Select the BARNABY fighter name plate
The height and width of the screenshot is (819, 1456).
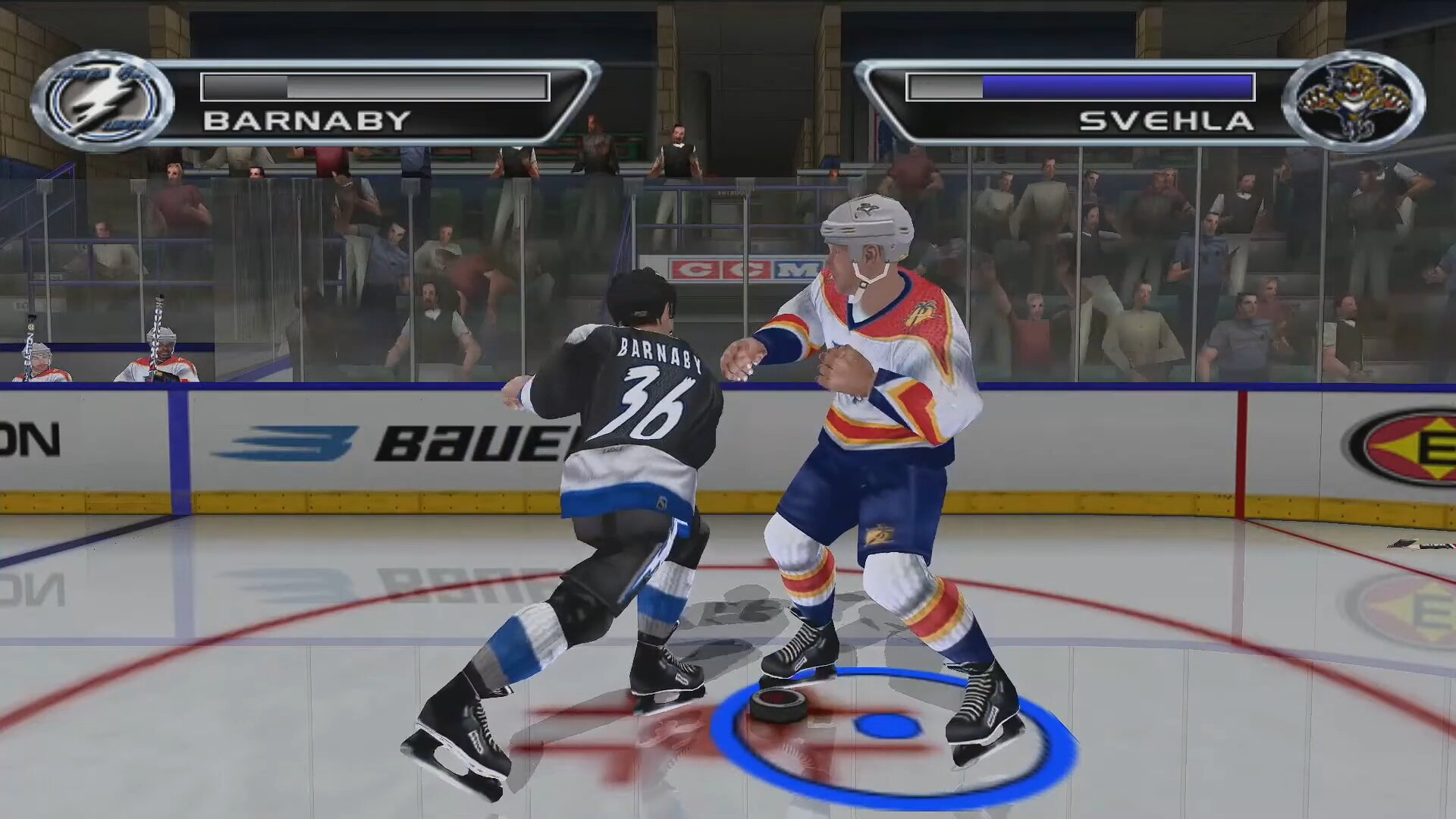click(307, 121)
